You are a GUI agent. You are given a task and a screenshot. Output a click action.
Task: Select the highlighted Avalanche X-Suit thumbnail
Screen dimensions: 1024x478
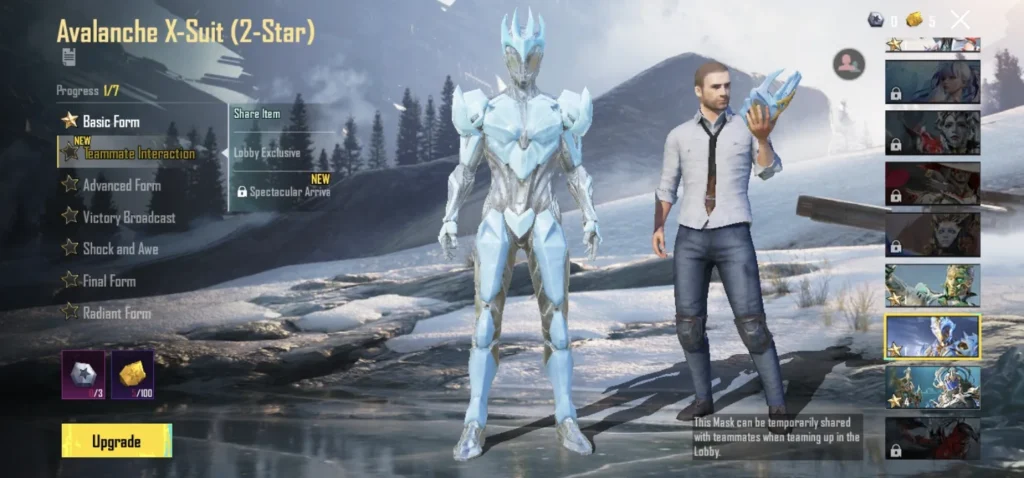(932, 336)
